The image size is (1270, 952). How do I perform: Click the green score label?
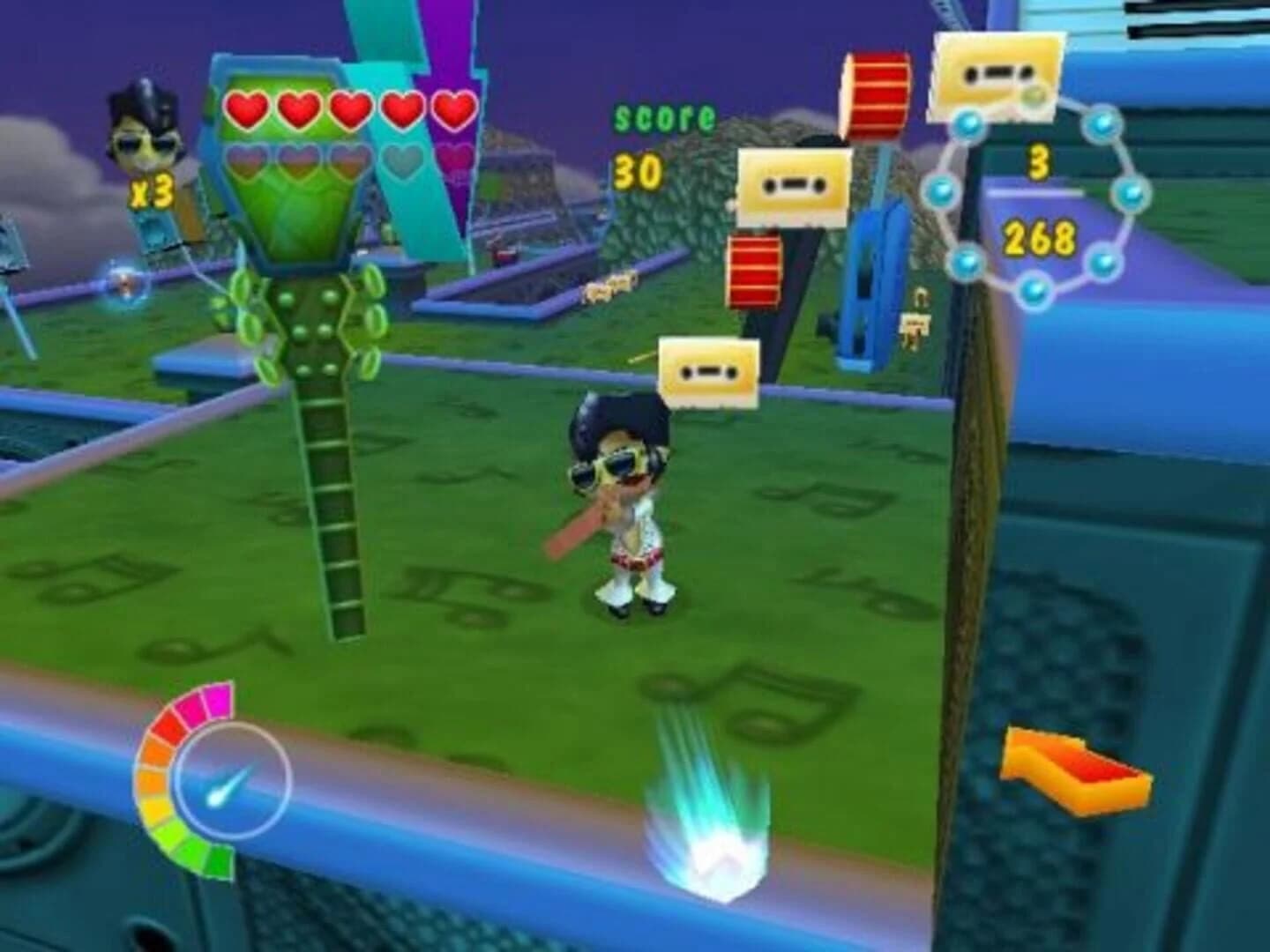coord(663,117)
